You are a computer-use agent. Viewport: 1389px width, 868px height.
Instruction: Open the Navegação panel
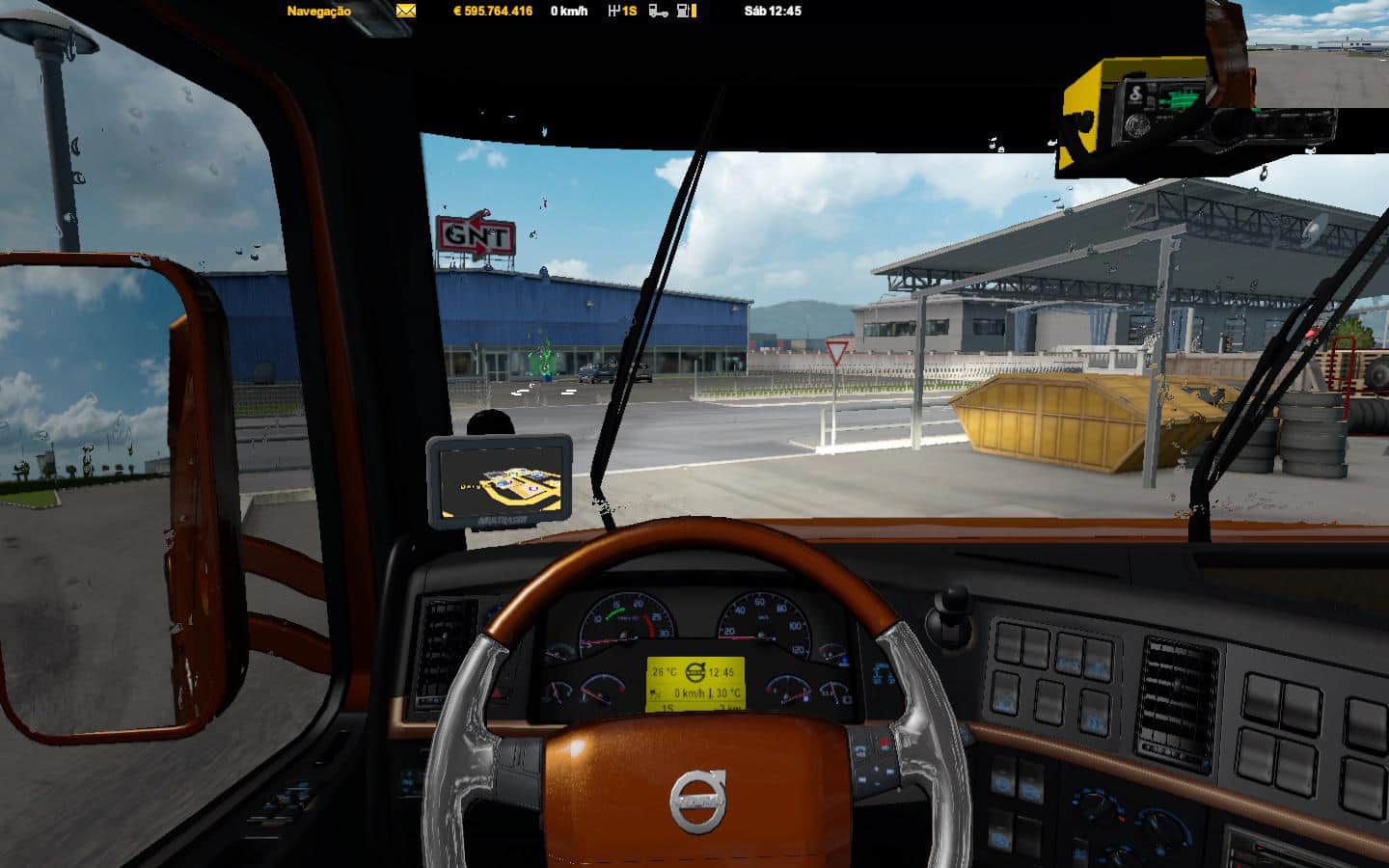pos(318,12)
